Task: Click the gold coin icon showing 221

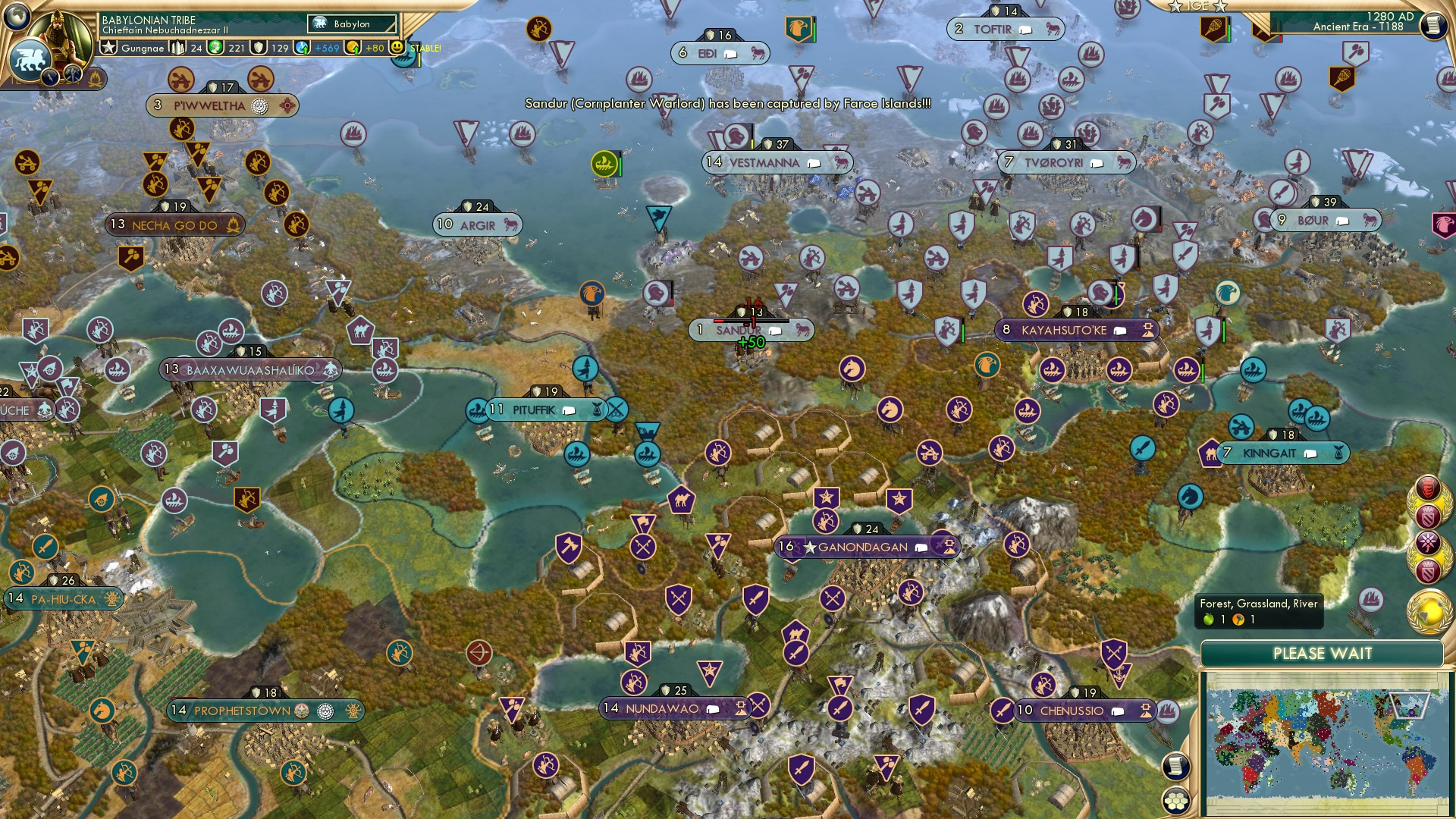Action: click(215, 48)
